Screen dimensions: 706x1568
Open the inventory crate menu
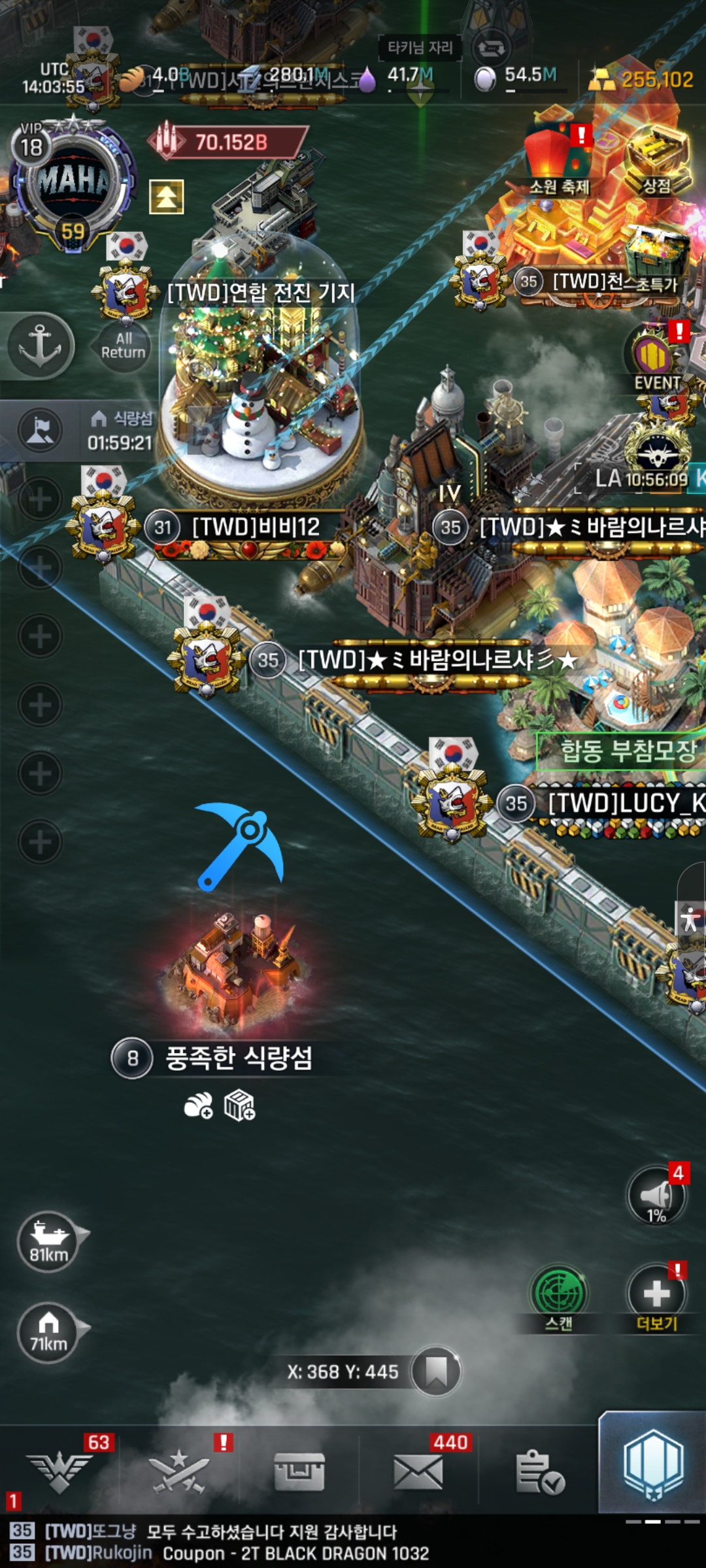299,1473
